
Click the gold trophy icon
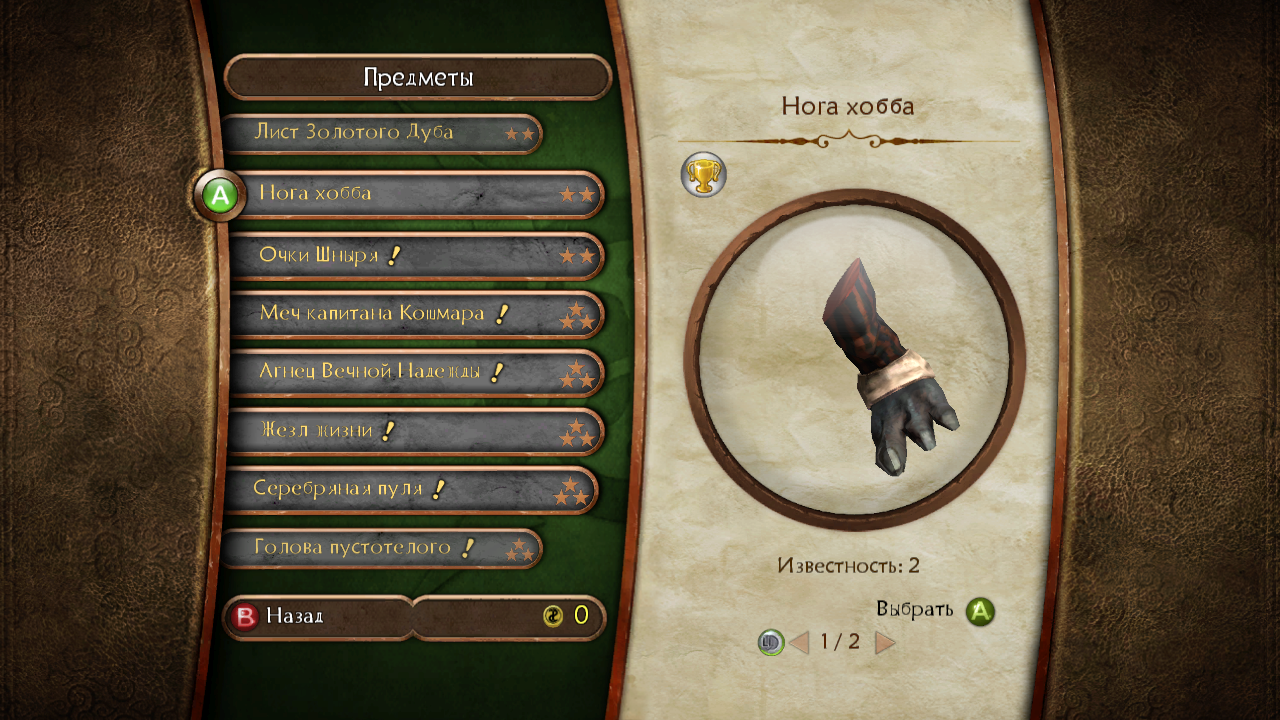pyautogui.click(x=703, y=176)
